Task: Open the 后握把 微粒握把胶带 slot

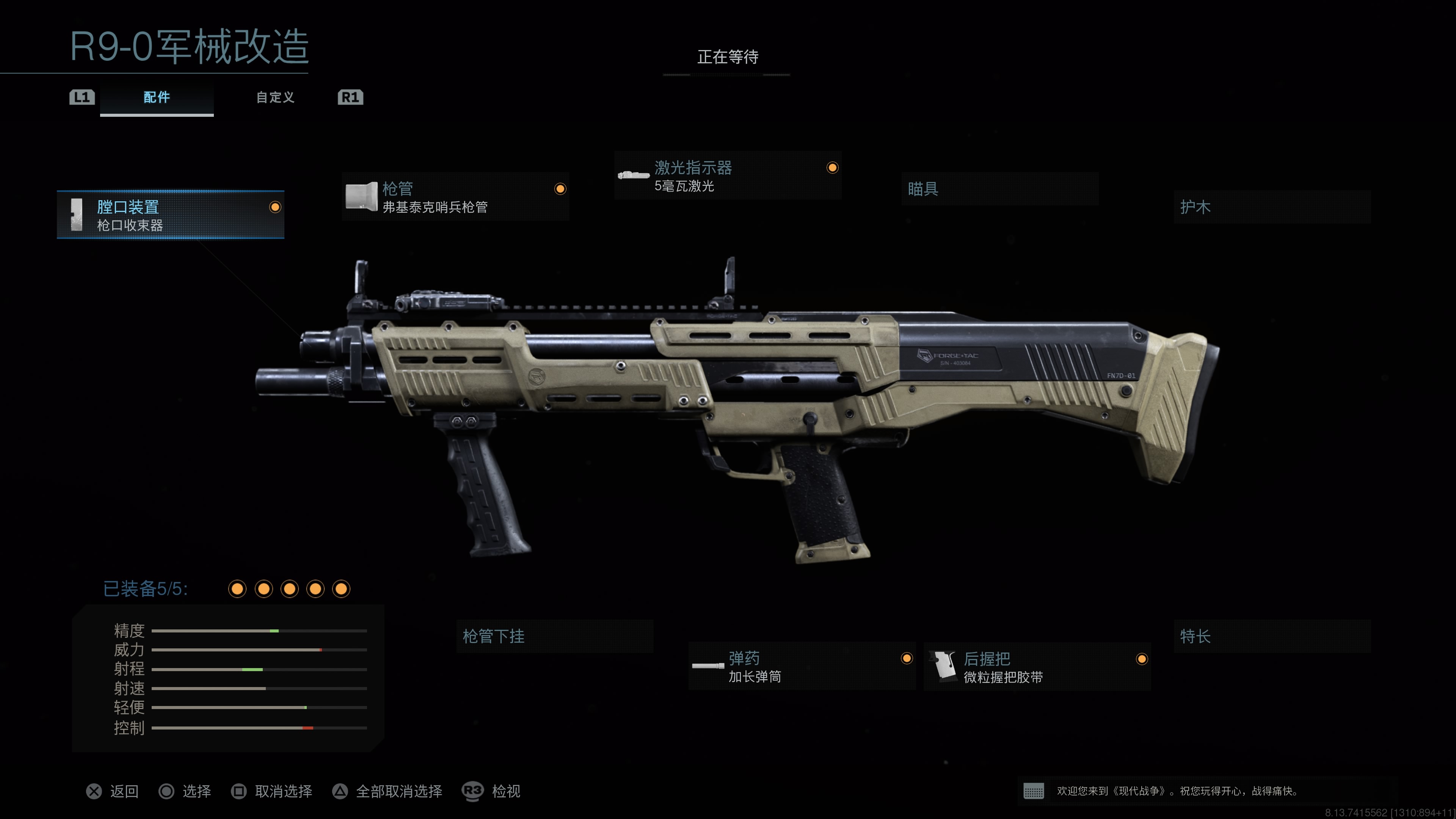Action: tap(1037, 667)
